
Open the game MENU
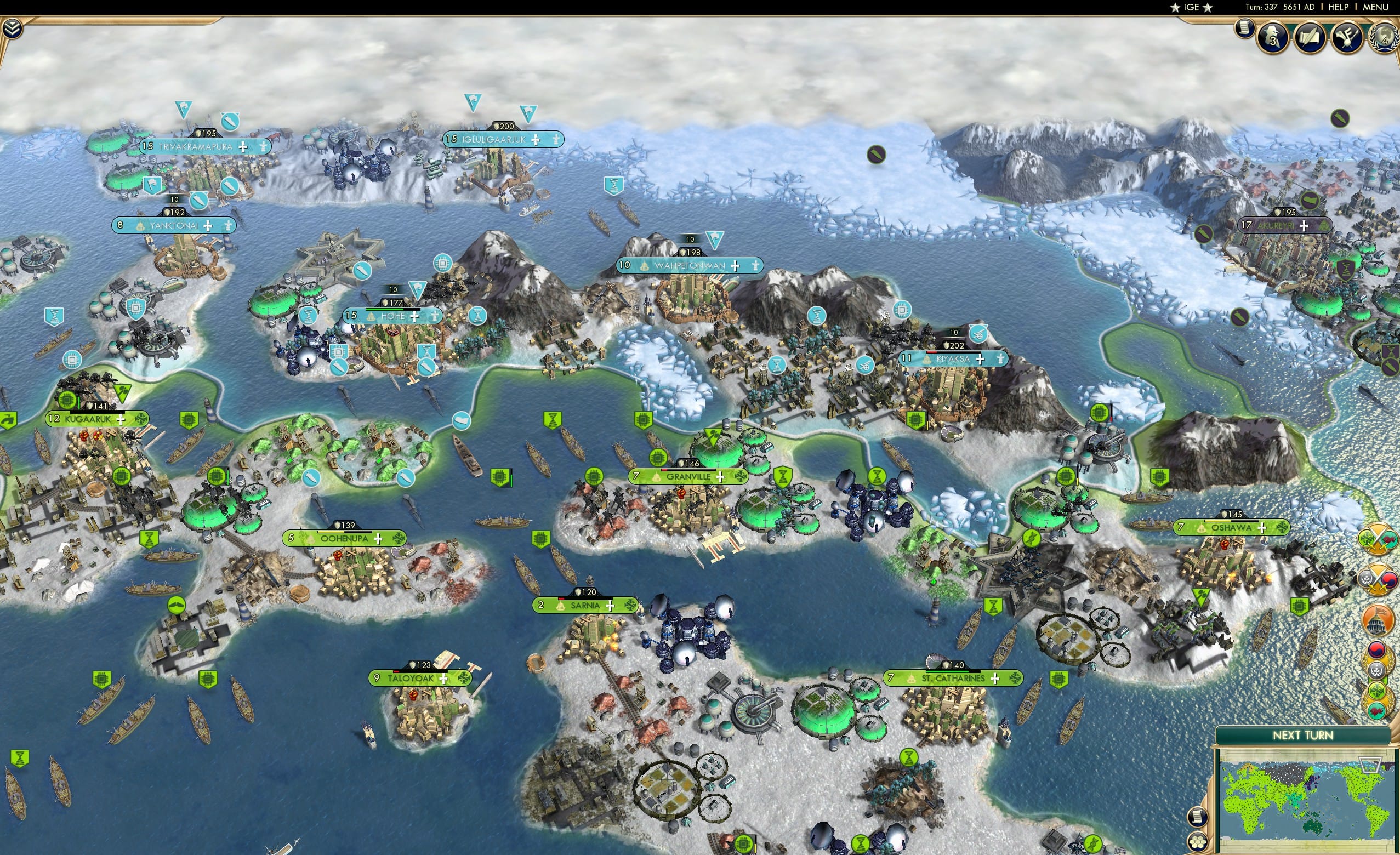tap(1375, 7)
